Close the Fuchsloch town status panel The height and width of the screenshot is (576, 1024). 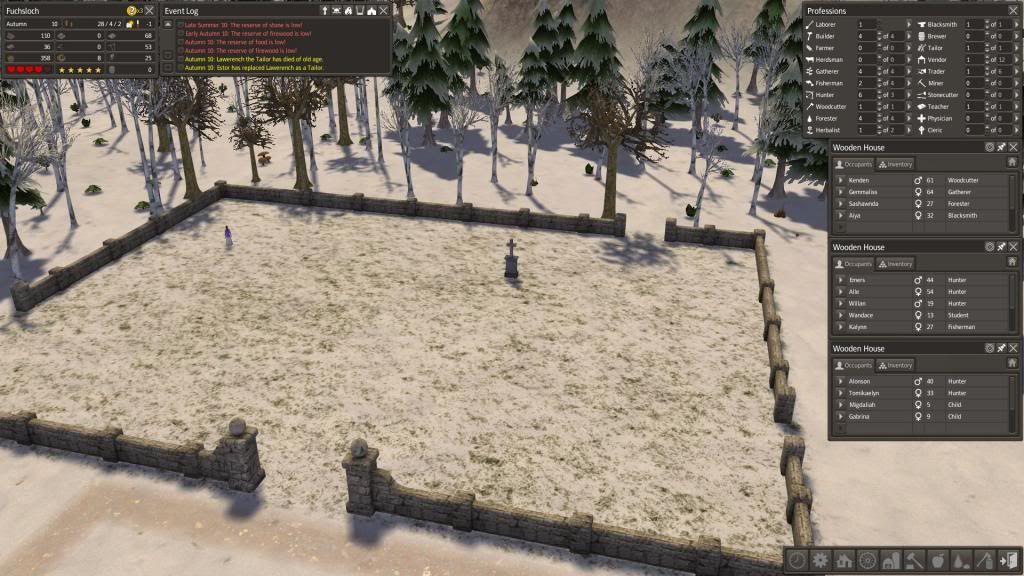point(149,11)
